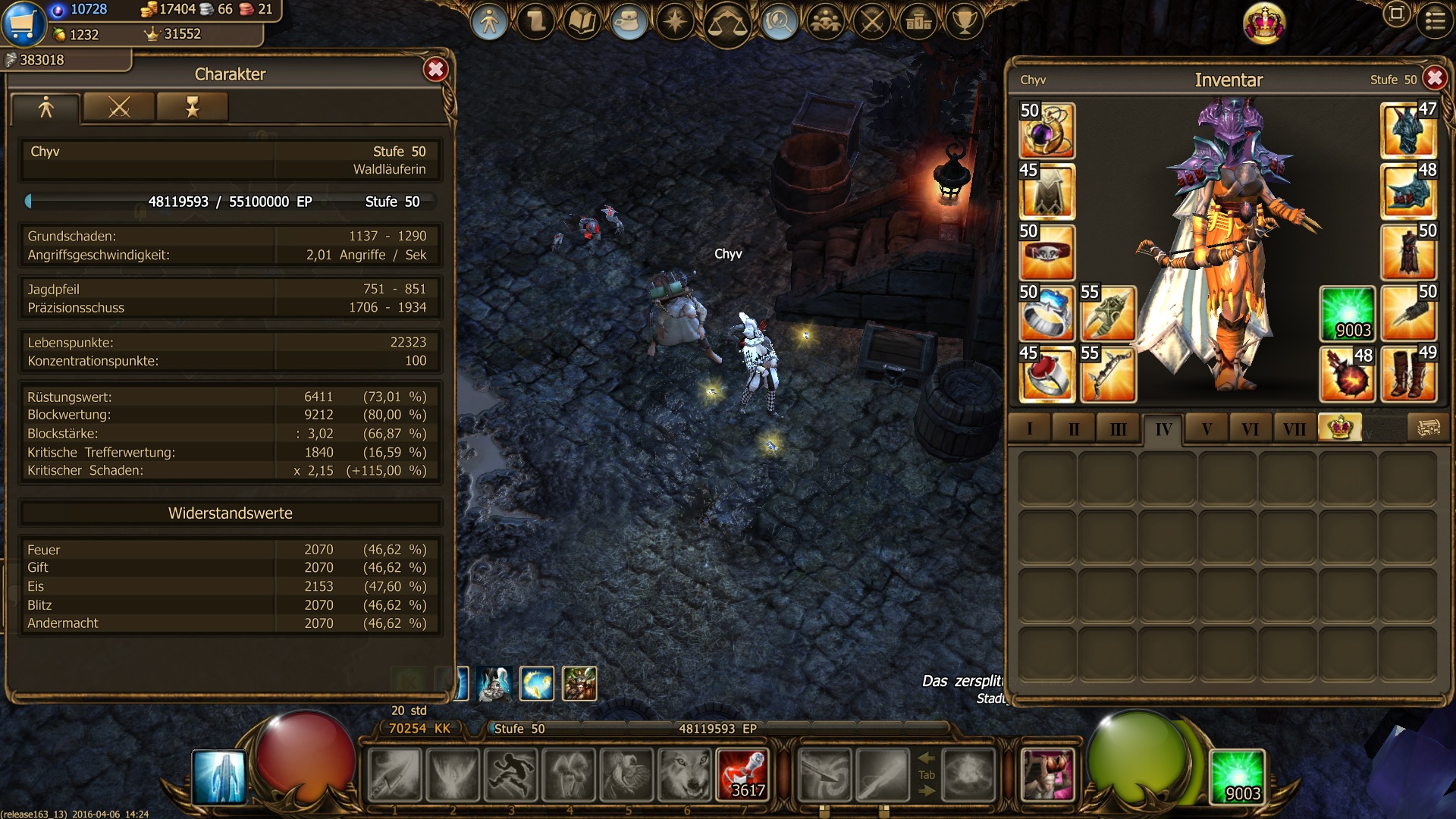
Task: Open the shopping cart shop button
Action: [x=24, y=24]
